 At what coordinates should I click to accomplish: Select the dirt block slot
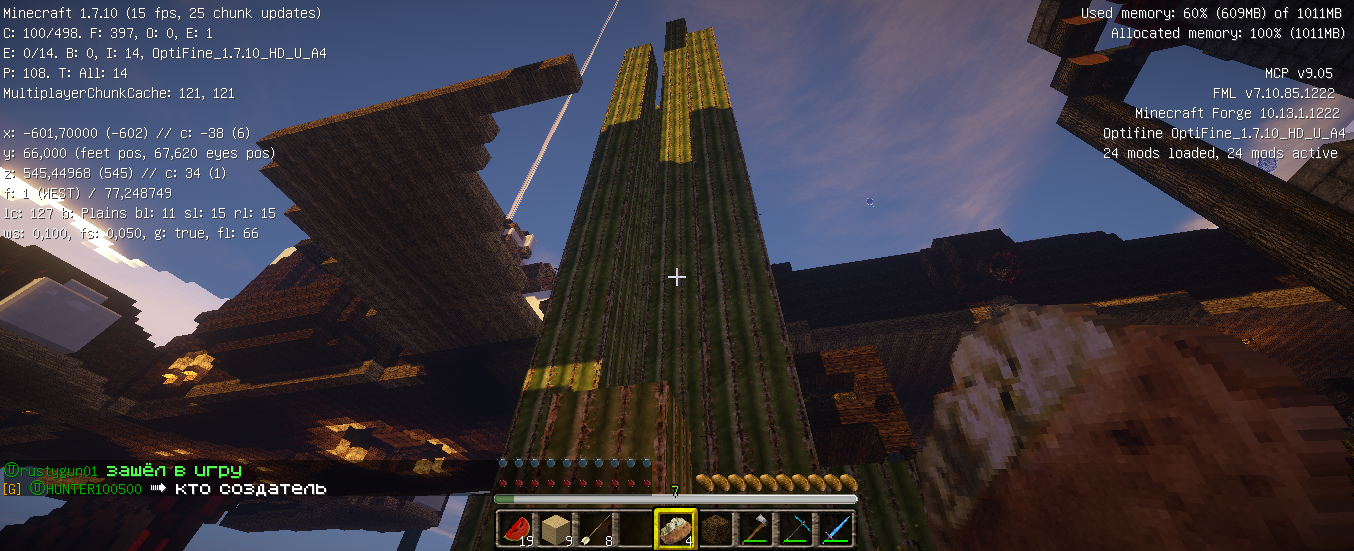715,528
